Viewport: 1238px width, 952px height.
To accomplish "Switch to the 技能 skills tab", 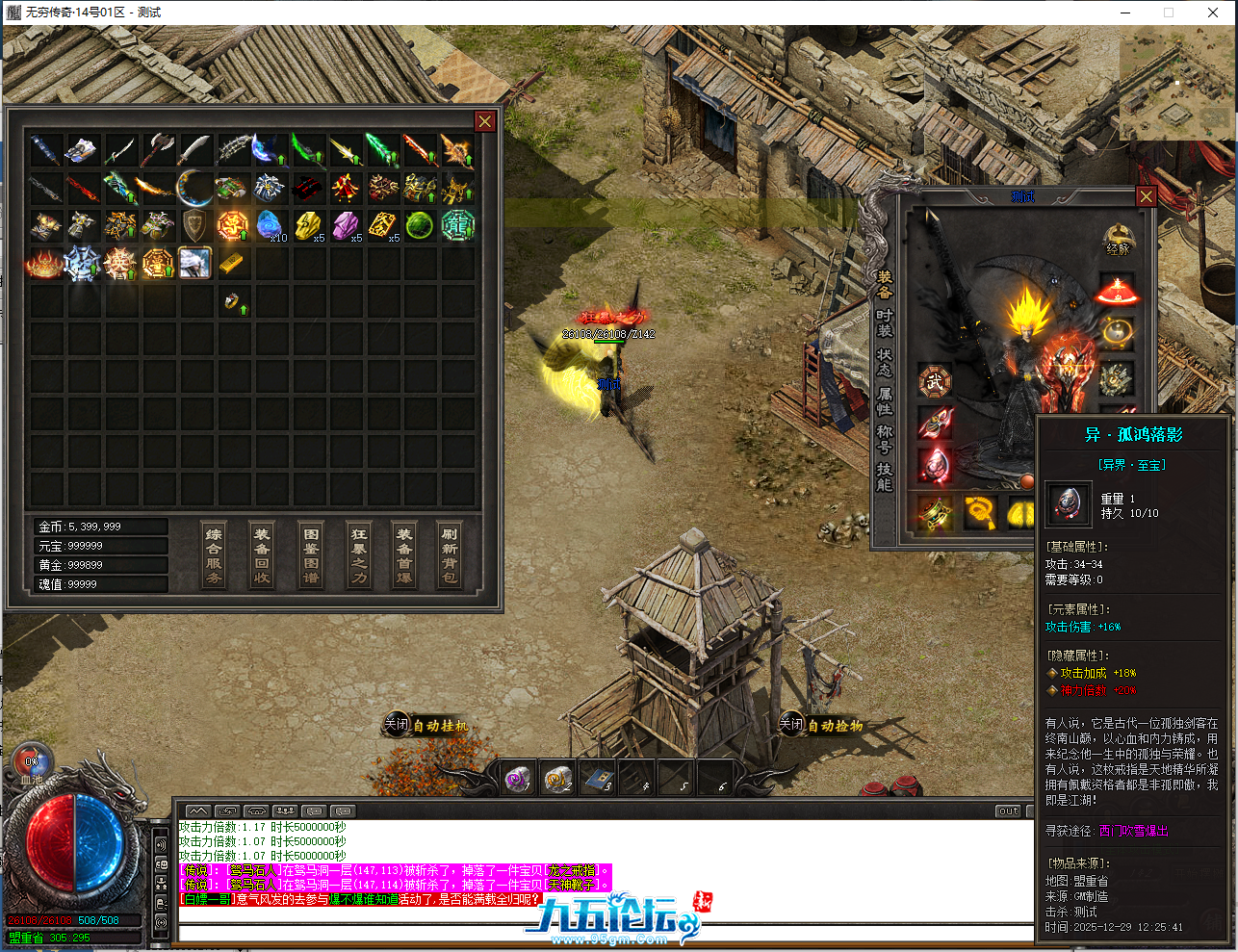I will 885,477.
